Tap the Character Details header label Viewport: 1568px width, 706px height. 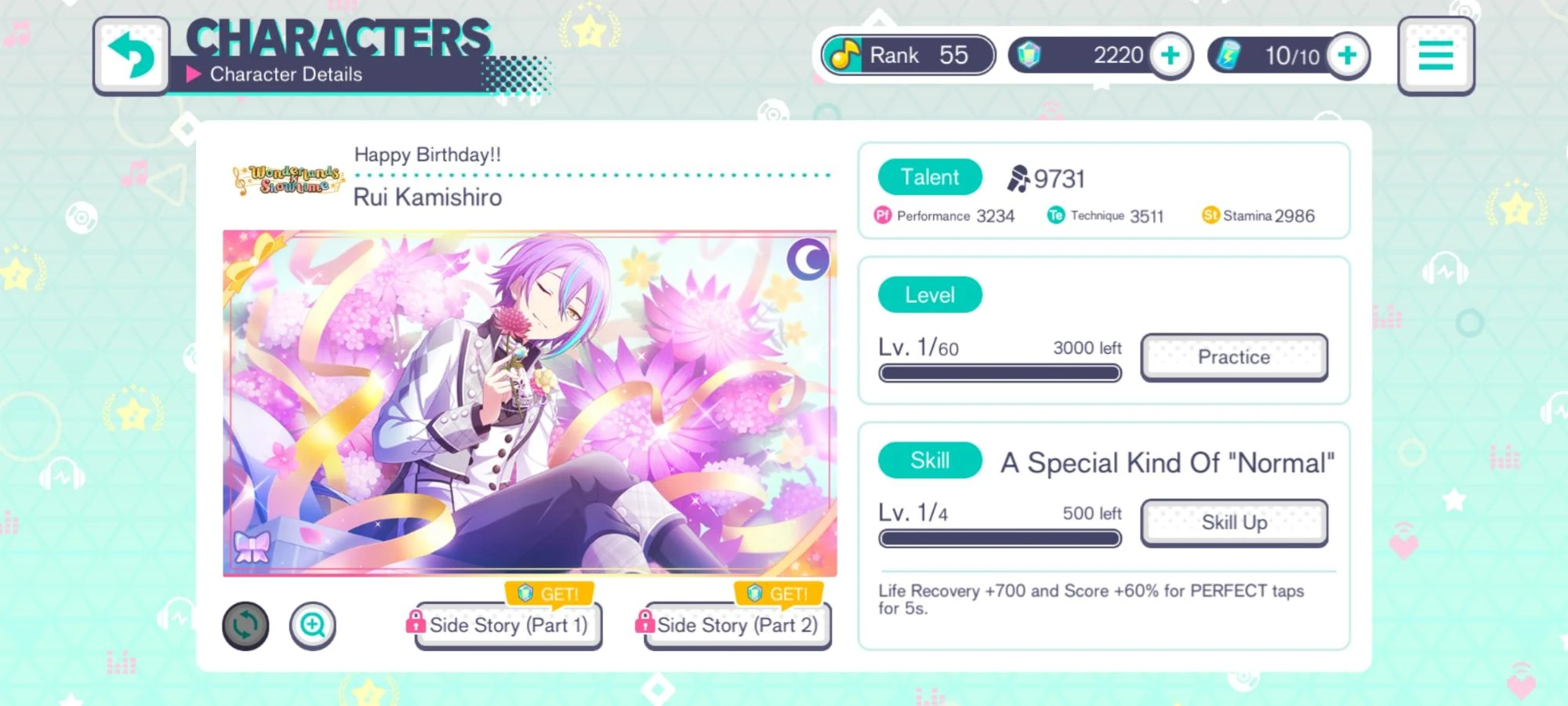(x=286, y=74)
